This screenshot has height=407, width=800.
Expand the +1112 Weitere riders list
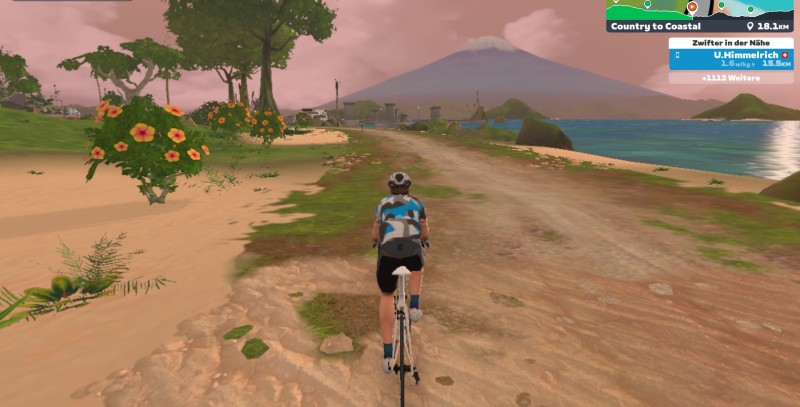[731, 77]
